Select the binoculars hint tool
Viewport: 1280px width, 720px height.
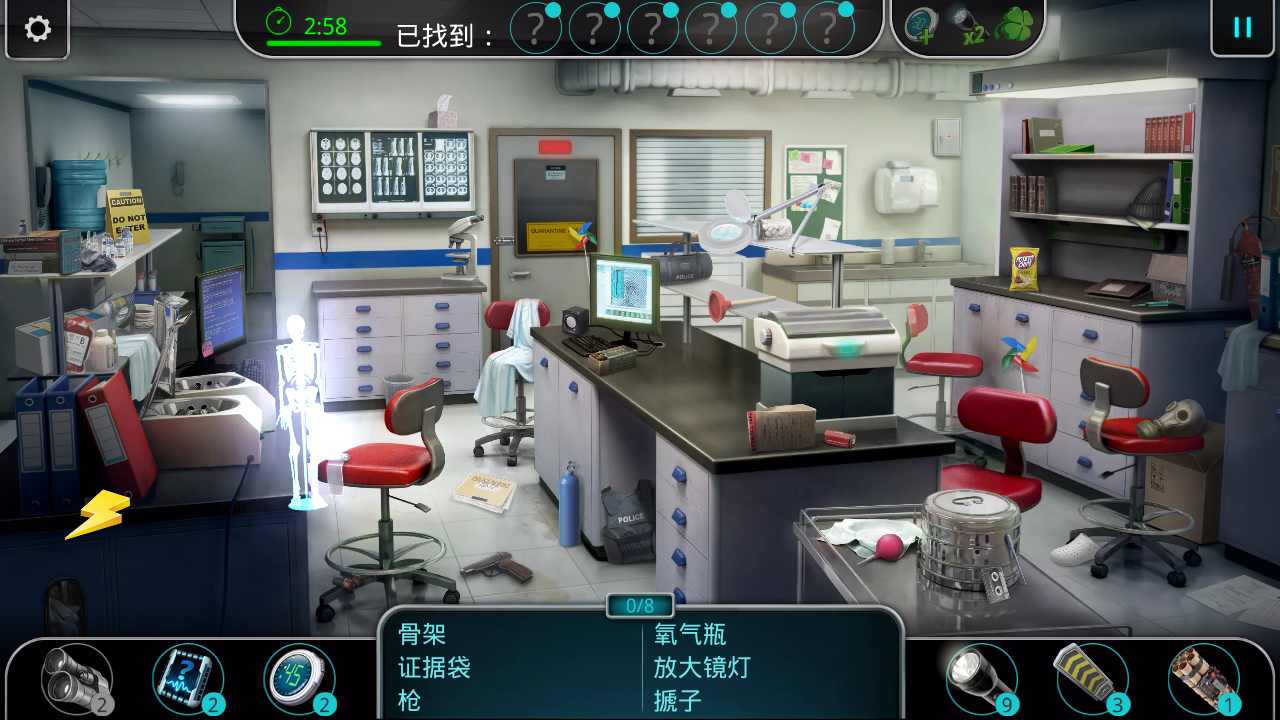[72, 680]
